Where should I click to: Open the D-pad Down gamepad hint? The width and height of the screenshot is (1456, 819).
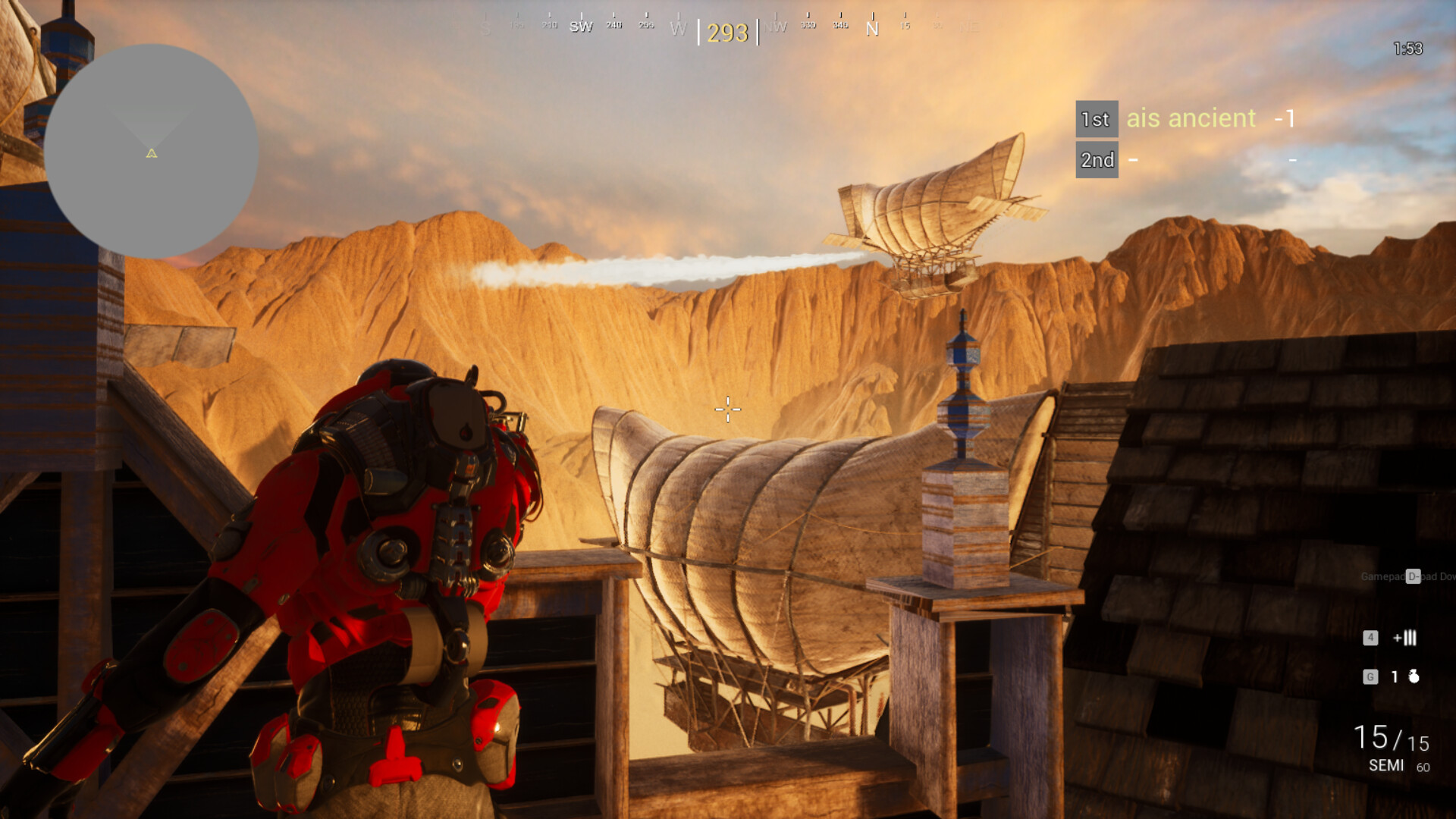tap(1410, 576)
